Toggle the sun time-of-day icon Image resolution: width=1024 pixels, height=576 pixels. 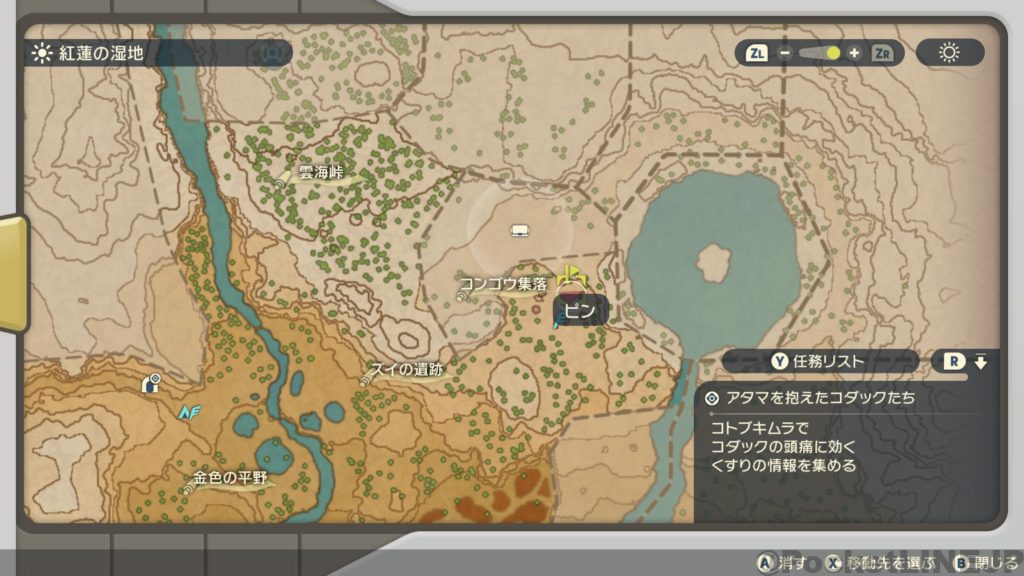pyautogui.click(x=948, y=53)
